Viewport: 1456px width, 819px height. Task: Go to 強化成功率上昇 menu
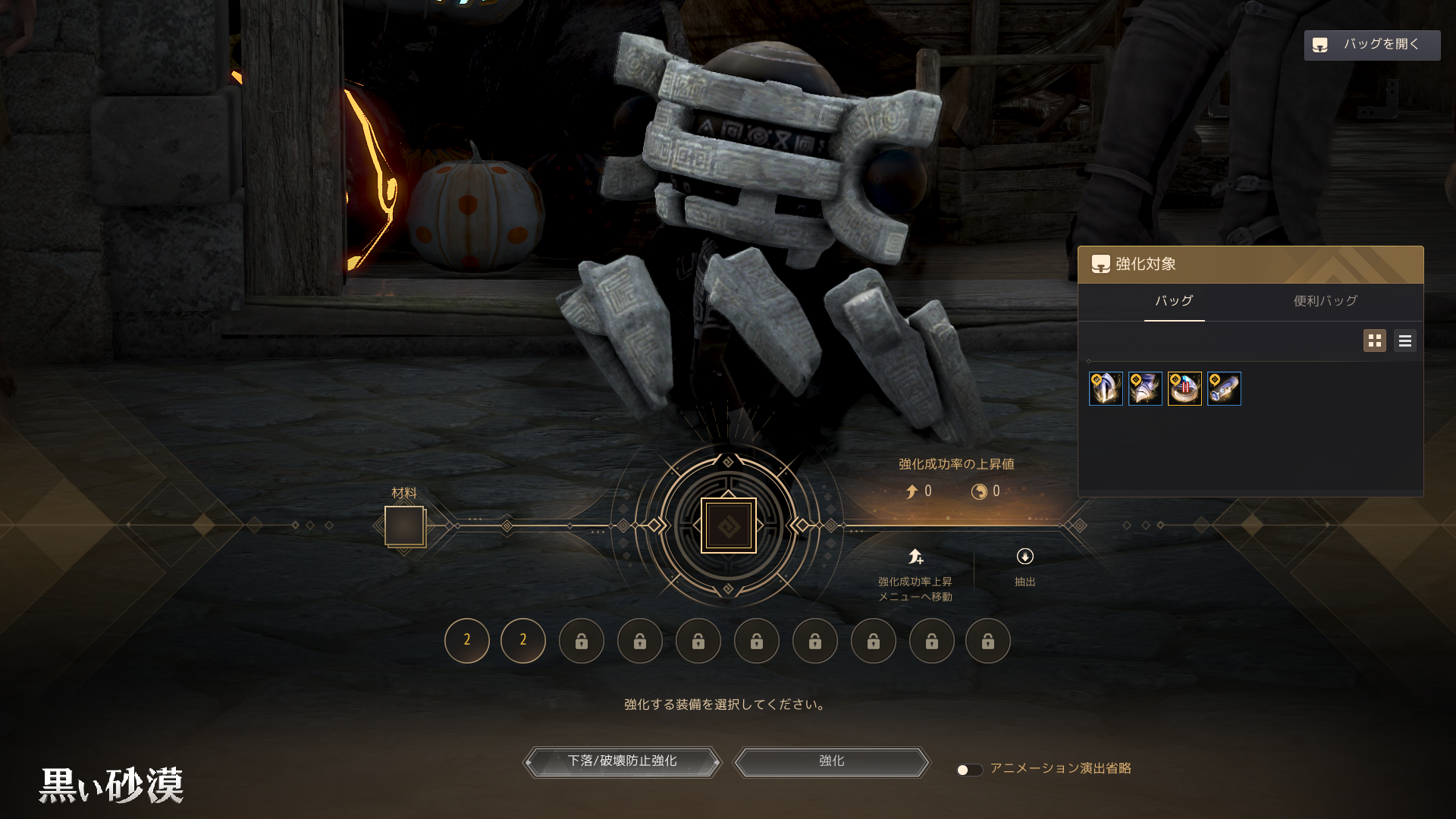click(915, 574)
